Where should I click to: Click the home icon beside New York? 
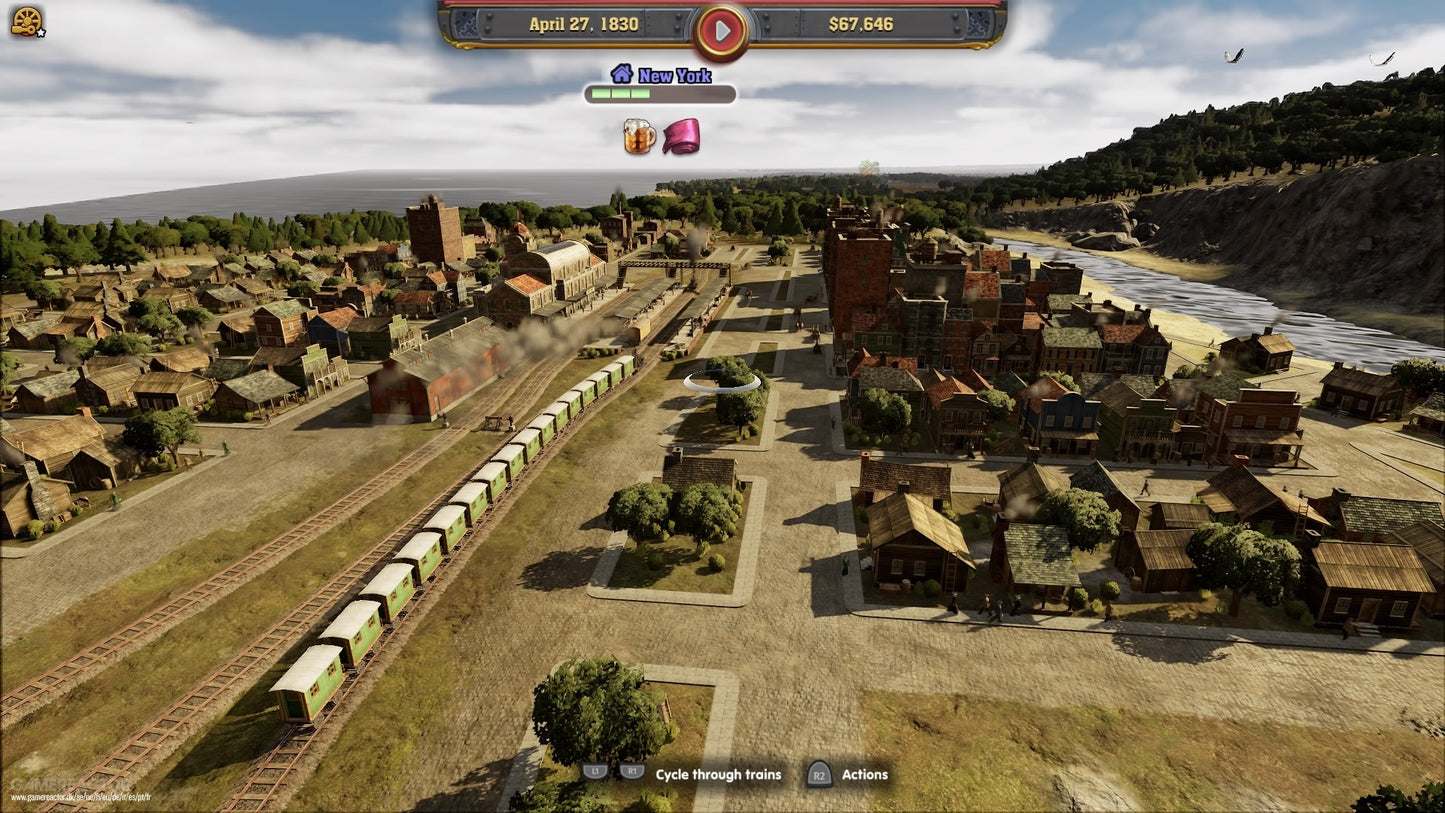(x=622, y=75)
